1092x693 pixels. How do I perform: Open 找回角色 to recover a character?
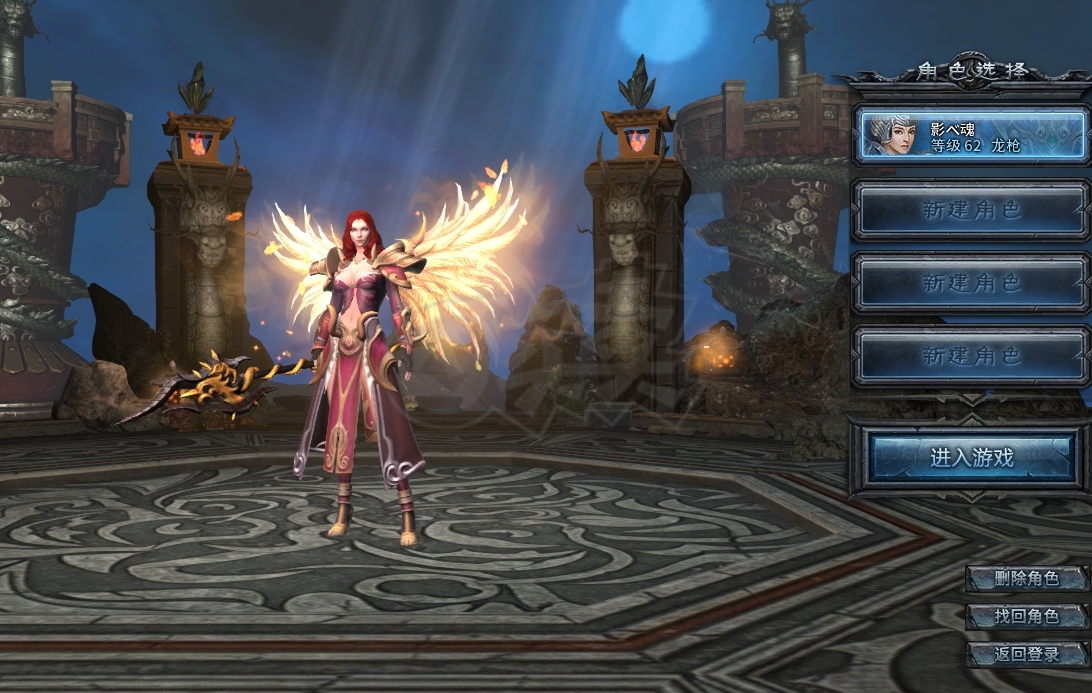pos(1026,616)
